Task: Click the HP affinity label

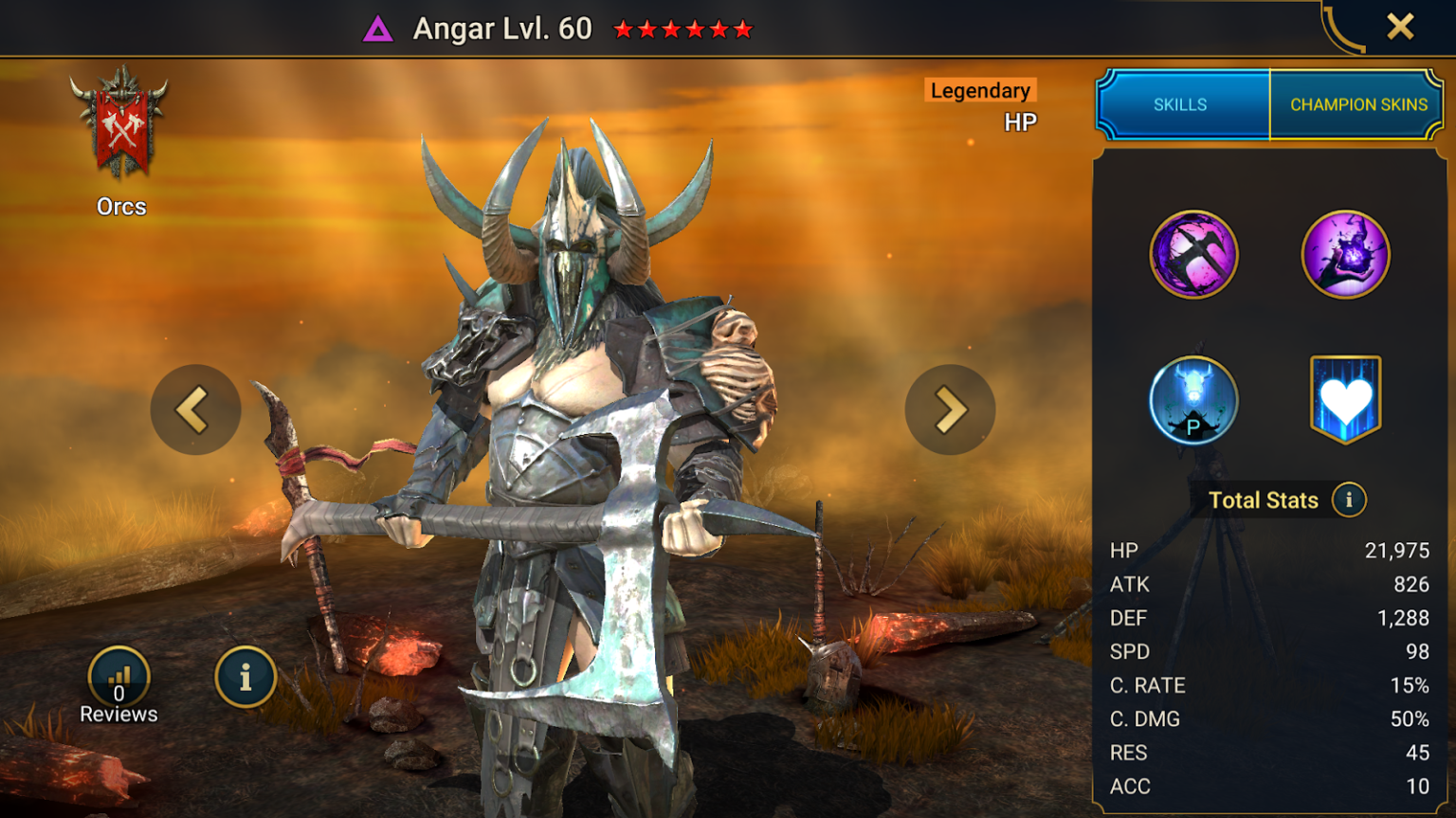Action: 1021,122
